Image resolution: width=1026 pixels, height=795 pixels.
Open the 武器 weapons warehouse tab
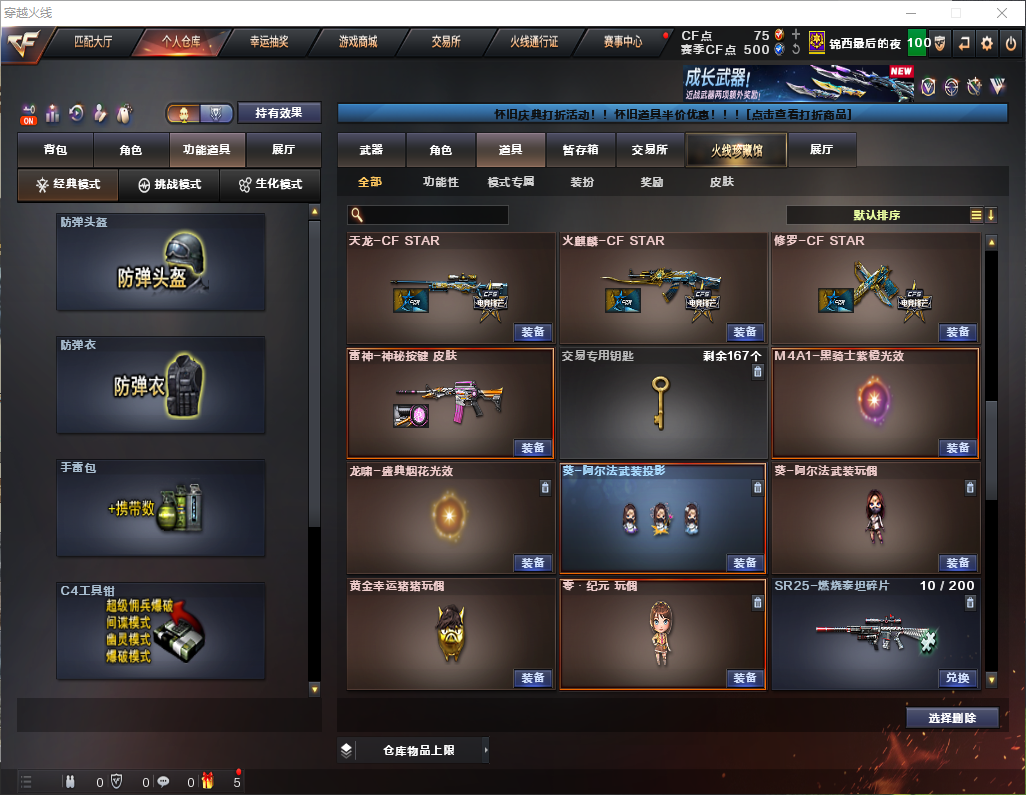click(x=371, y=150)
